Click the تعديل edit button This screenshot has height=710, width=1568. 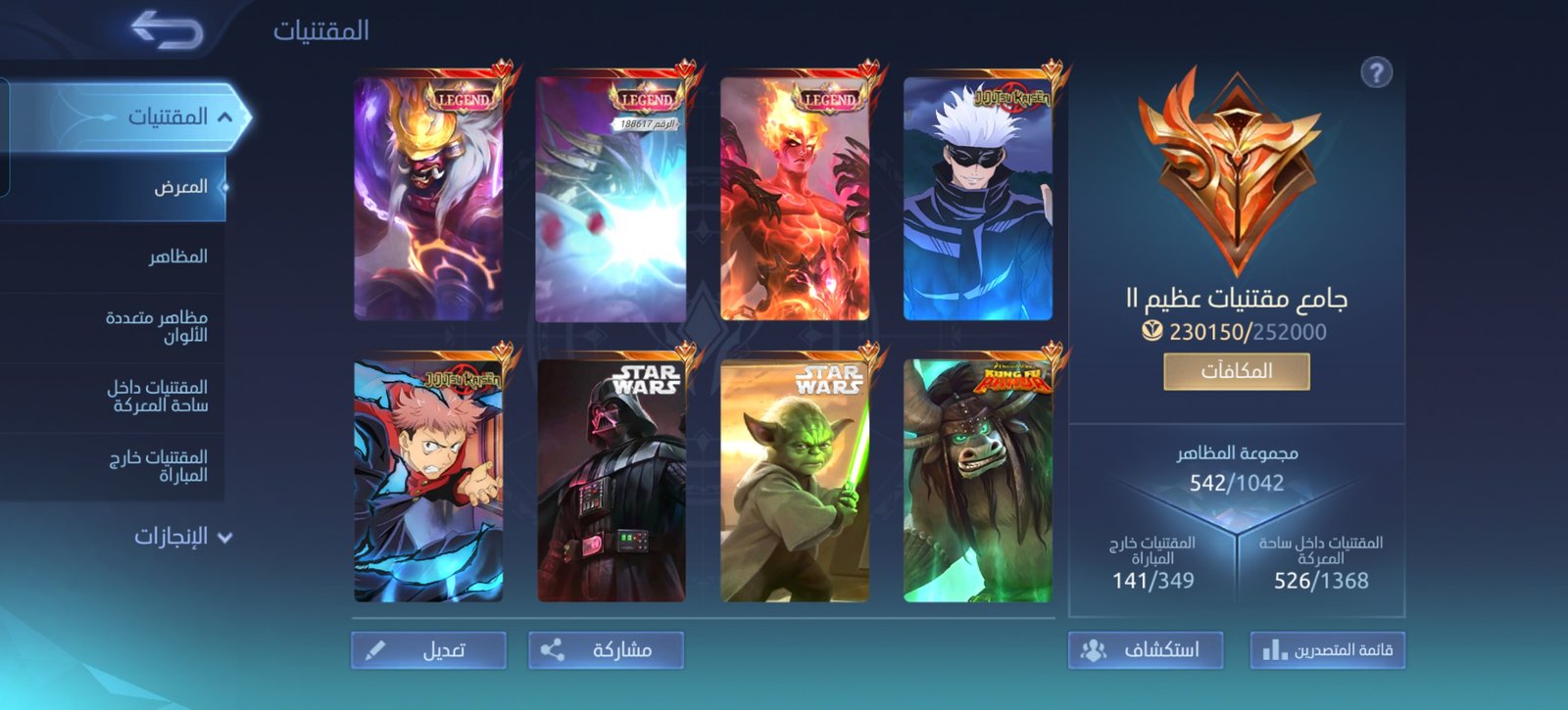[x=429, y=650]
